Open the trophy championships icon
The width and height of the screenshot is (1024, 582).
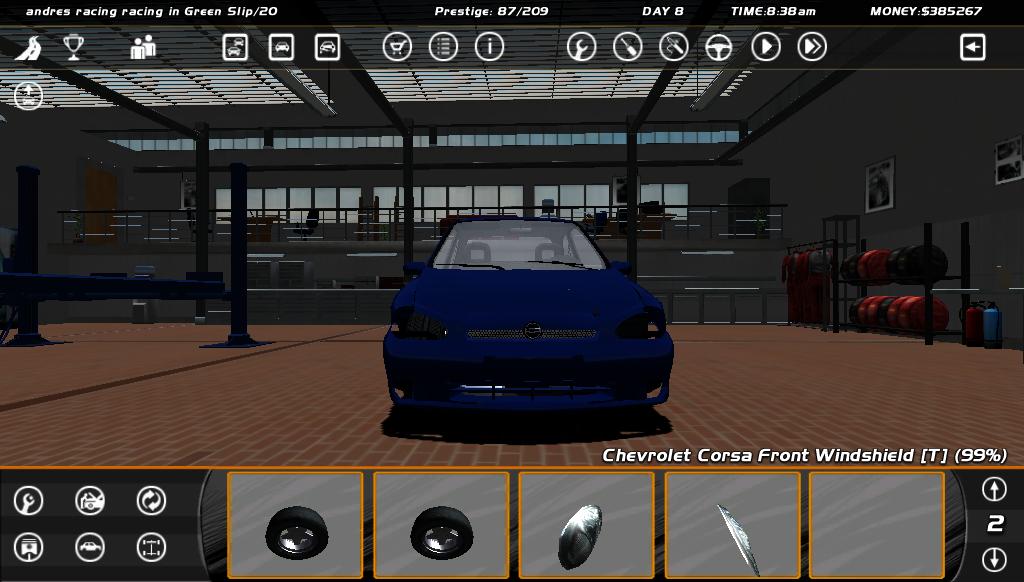(x=74, y=47)
